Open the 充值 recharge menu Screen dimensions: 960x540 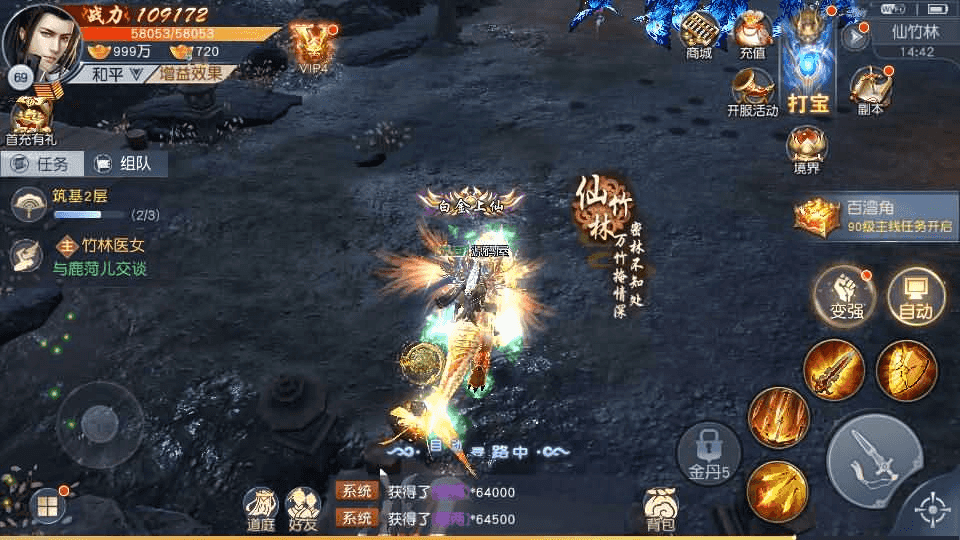(x=752, y=35)
